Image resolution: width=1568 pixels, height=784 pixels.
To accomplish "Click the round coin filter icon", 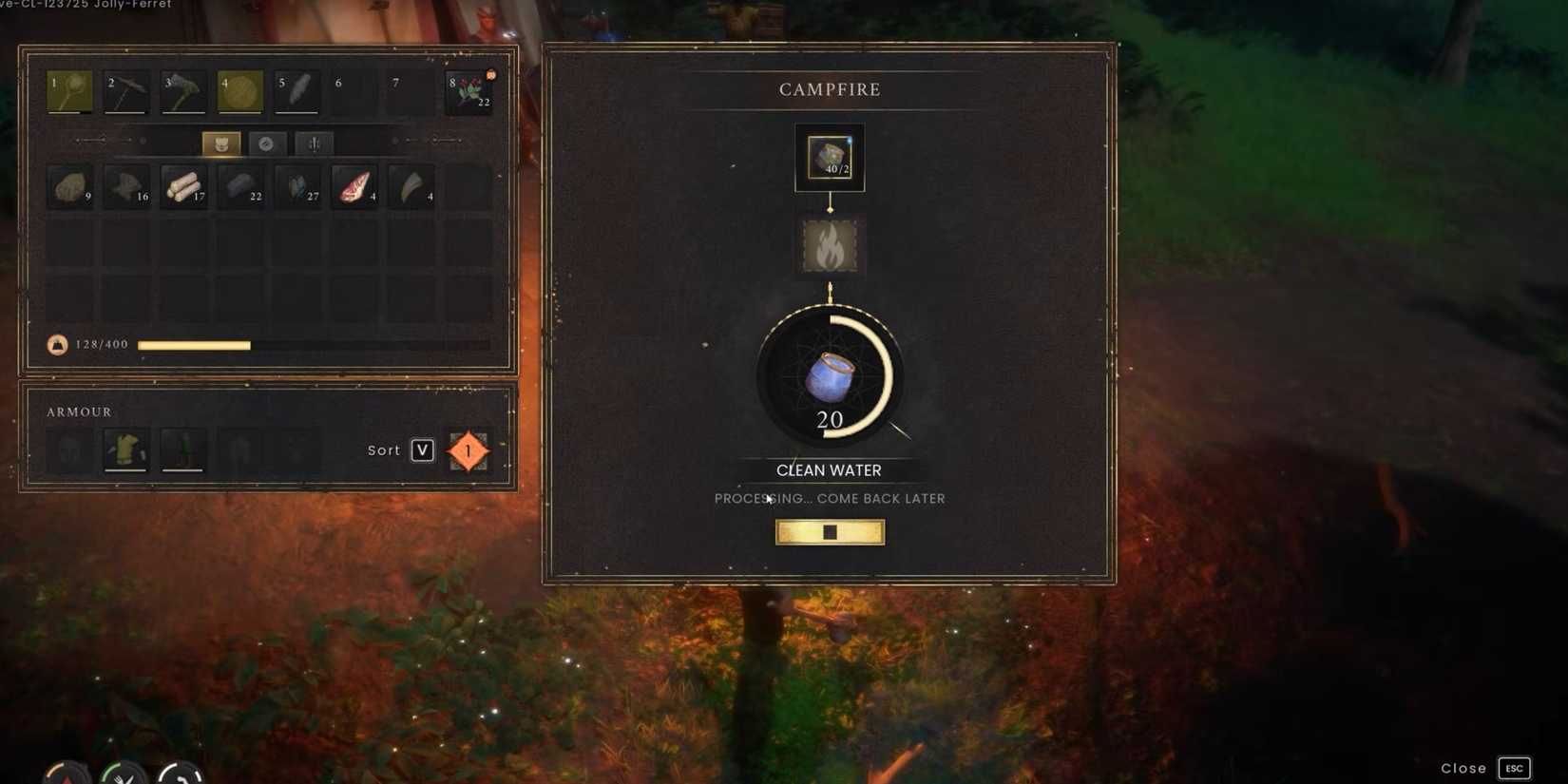I will coord(267,143).
